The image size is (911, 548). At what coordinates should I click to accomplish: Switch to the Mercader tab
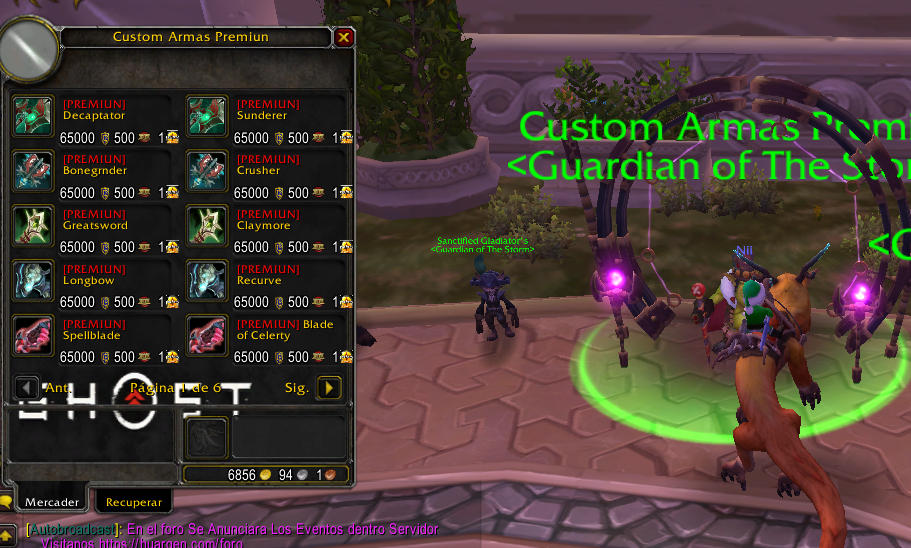[52, 500]
